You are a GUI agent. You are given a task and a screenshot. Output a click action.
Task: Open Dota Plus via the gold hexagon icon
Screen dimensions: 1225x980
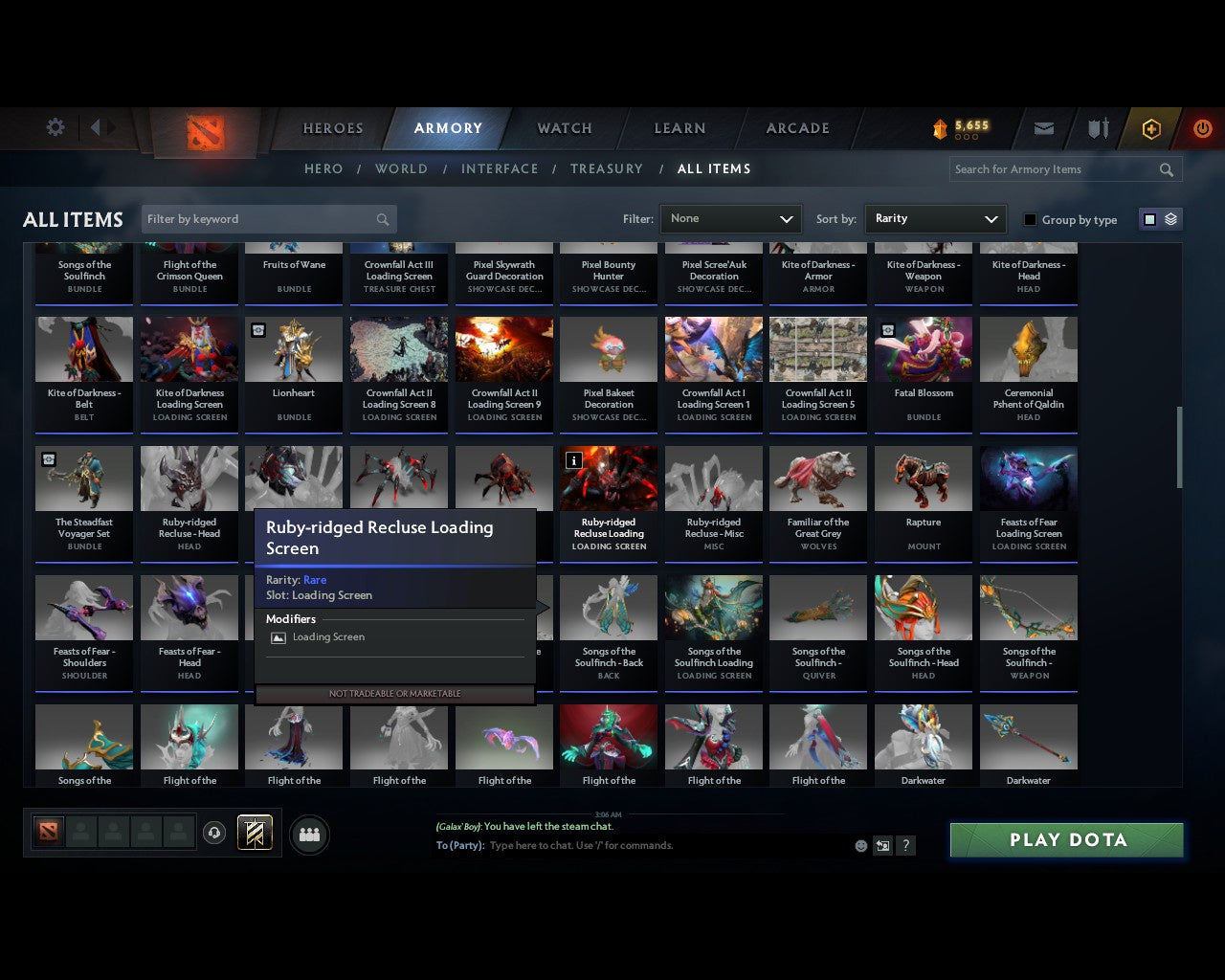click(1151, 128)
